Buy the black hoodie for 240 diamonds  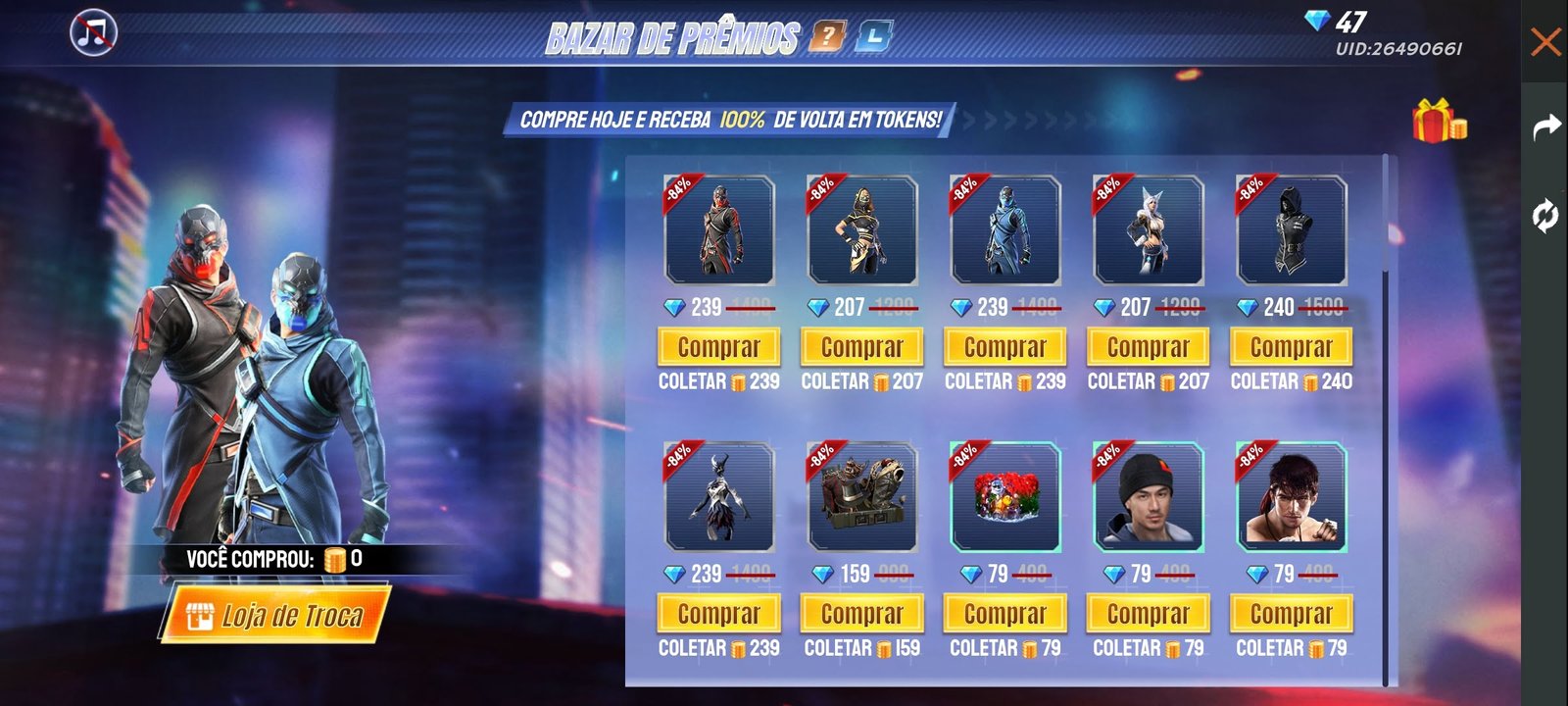coord(1291,347)
